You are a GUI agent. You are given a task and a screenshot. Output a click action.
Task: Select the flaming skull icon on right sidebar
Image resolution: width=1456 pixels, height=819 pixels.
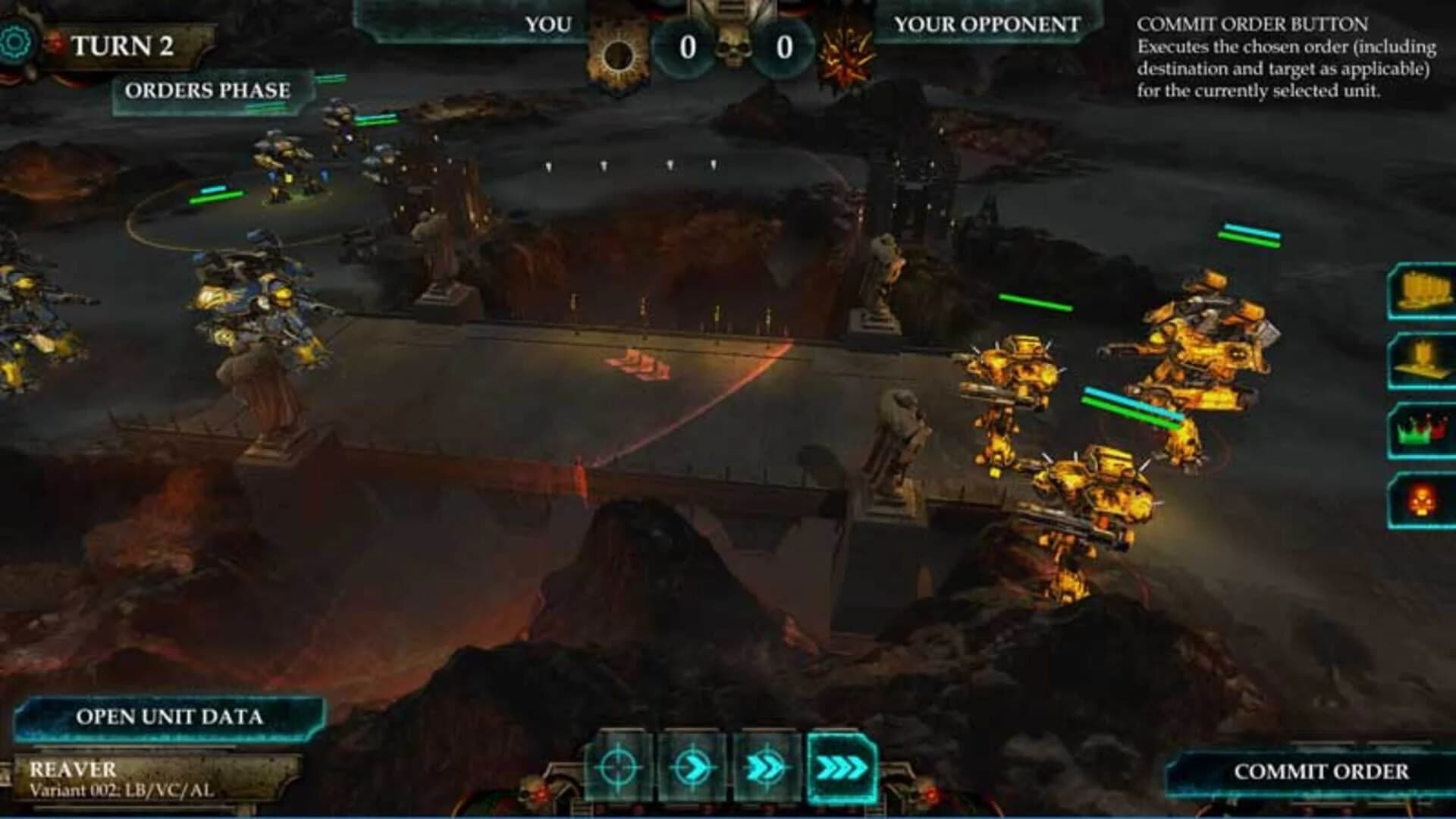coord(1422,498)
